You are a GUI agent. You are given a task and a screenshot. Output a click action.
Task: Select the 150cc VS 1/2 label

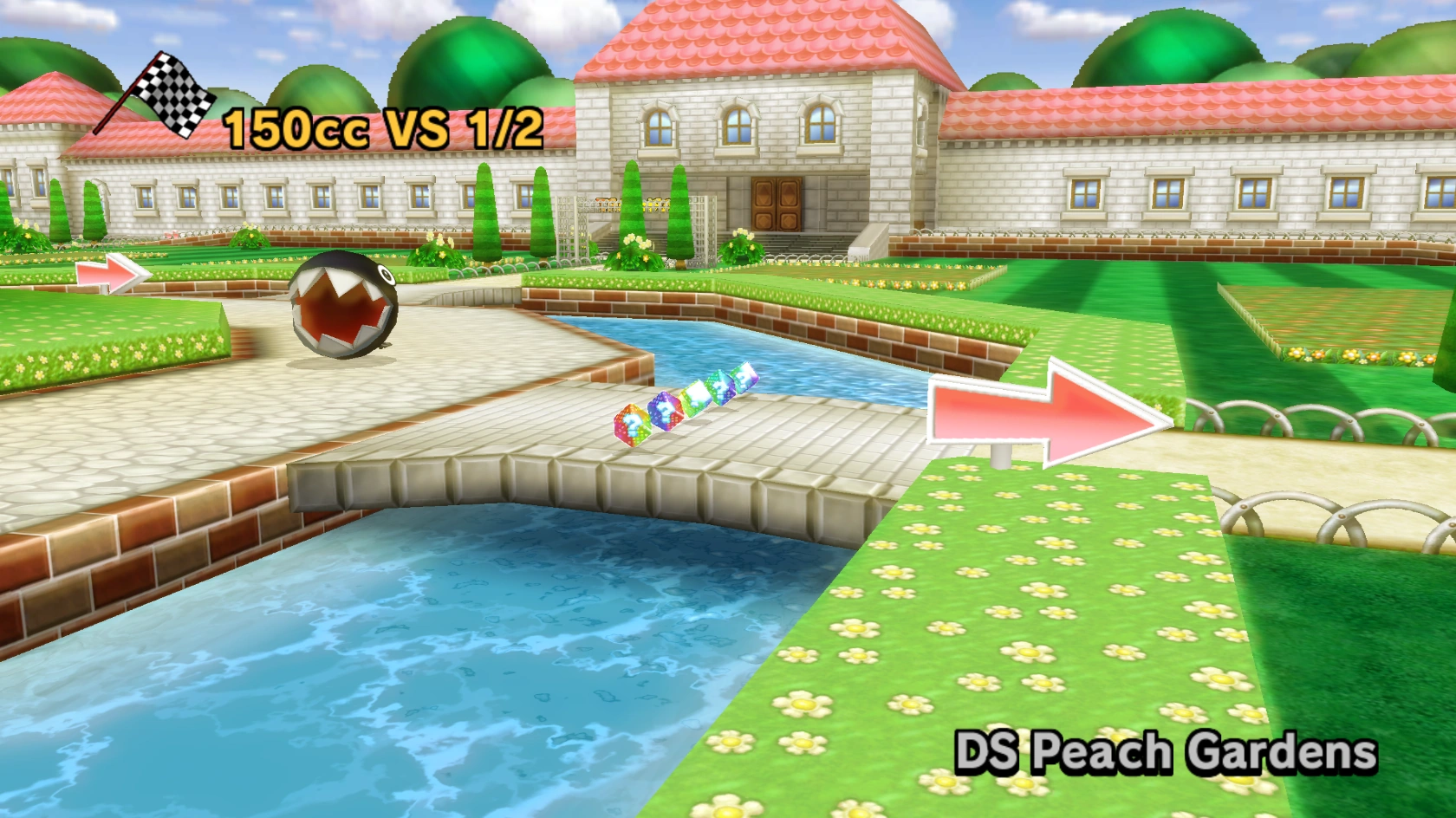[381, 126]
